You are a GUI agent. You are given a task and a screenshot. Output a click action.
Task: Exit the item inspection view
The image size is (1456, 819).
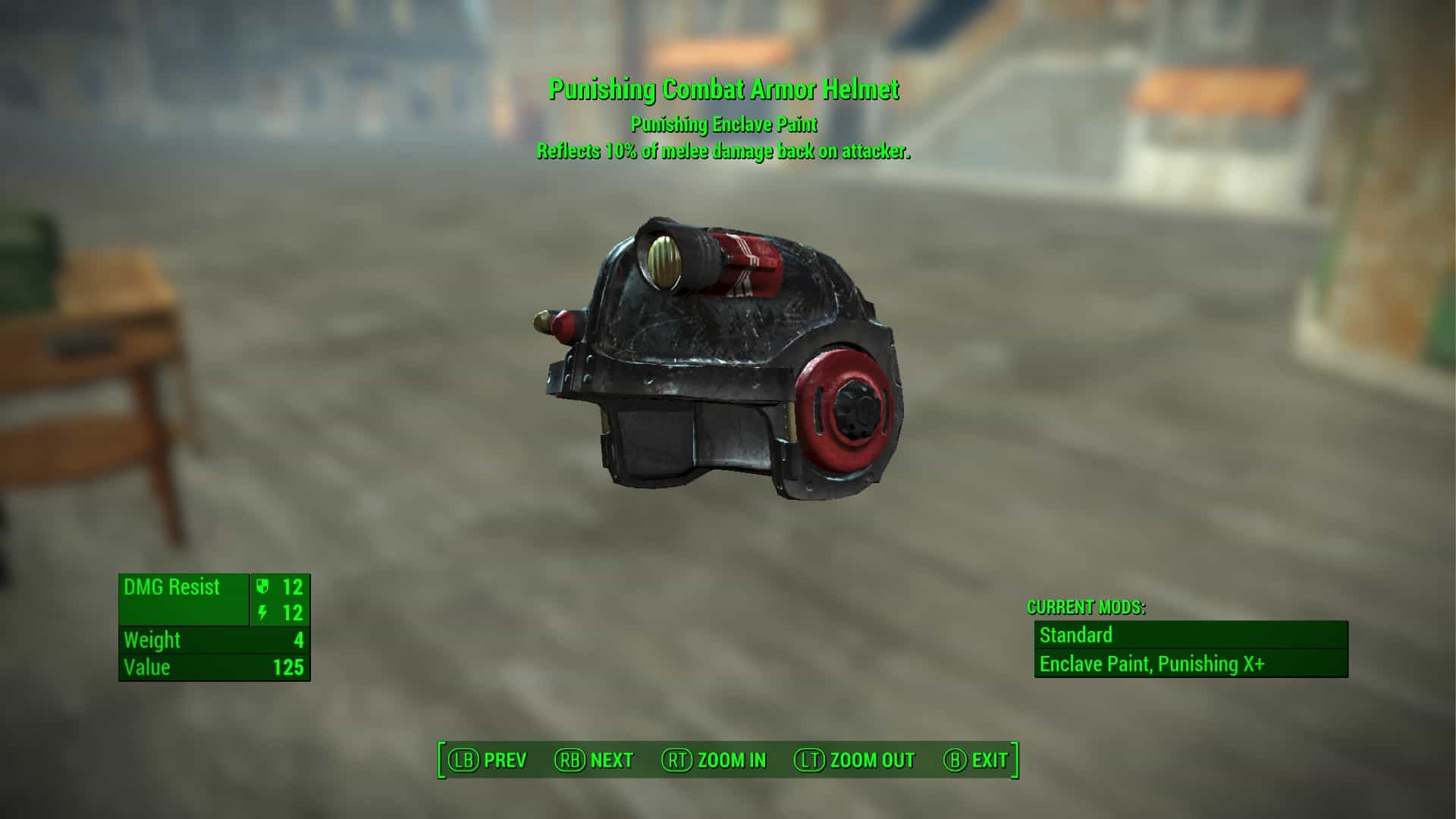coord(976,760)
